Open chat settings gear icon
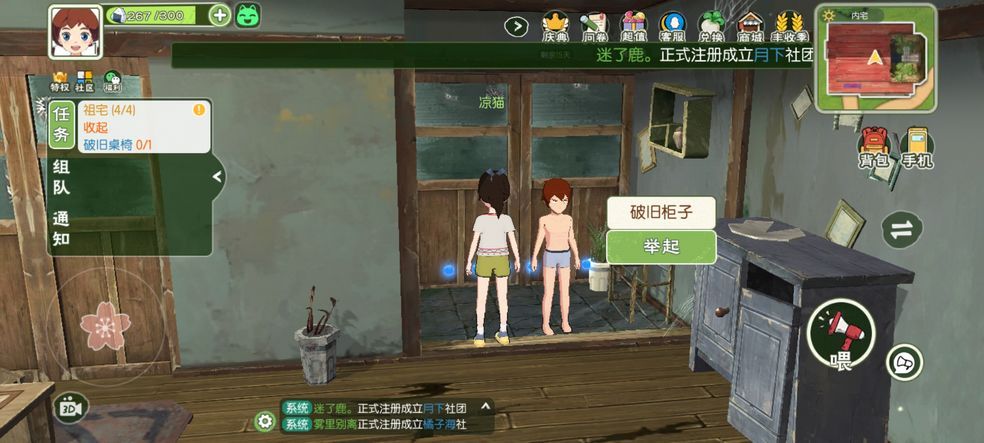984x443 pixels. click(265, 421)
